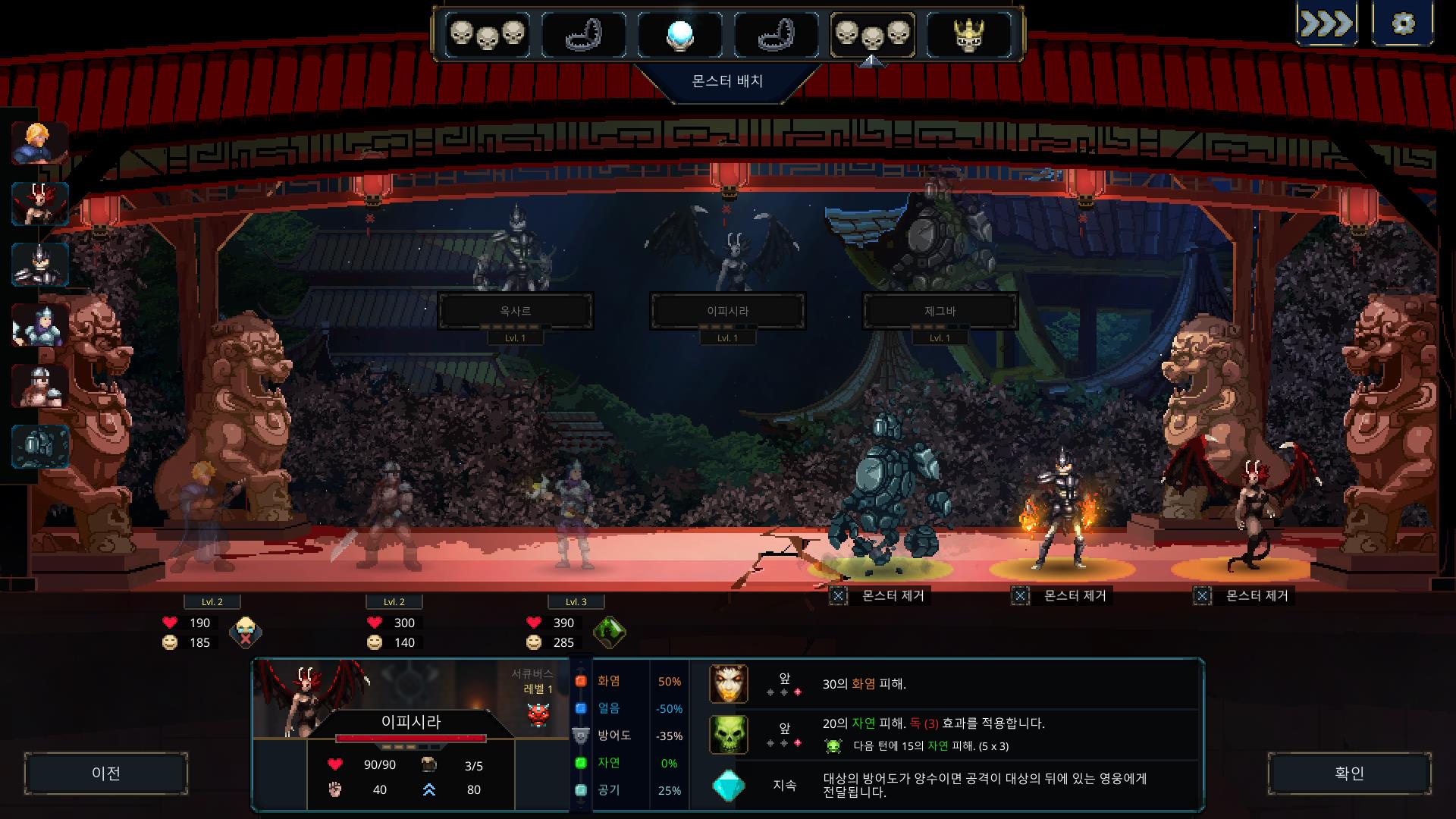Click the crossed-out skull hero status icon
1456x819 pixels.
(x=245, y=632)
